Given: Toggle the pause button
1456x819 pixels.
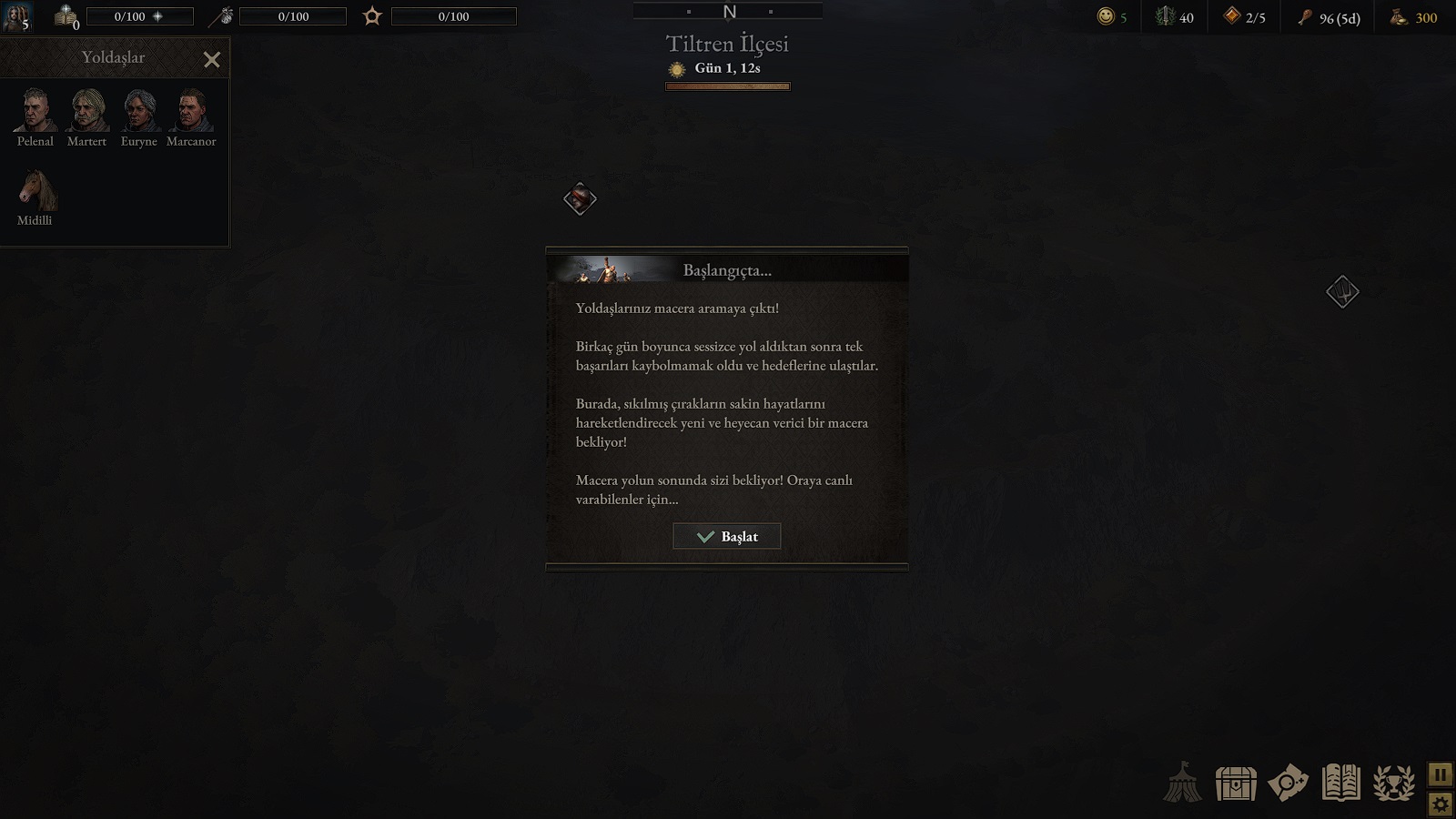Looking at the screenshot, I should pos(1440,774).
